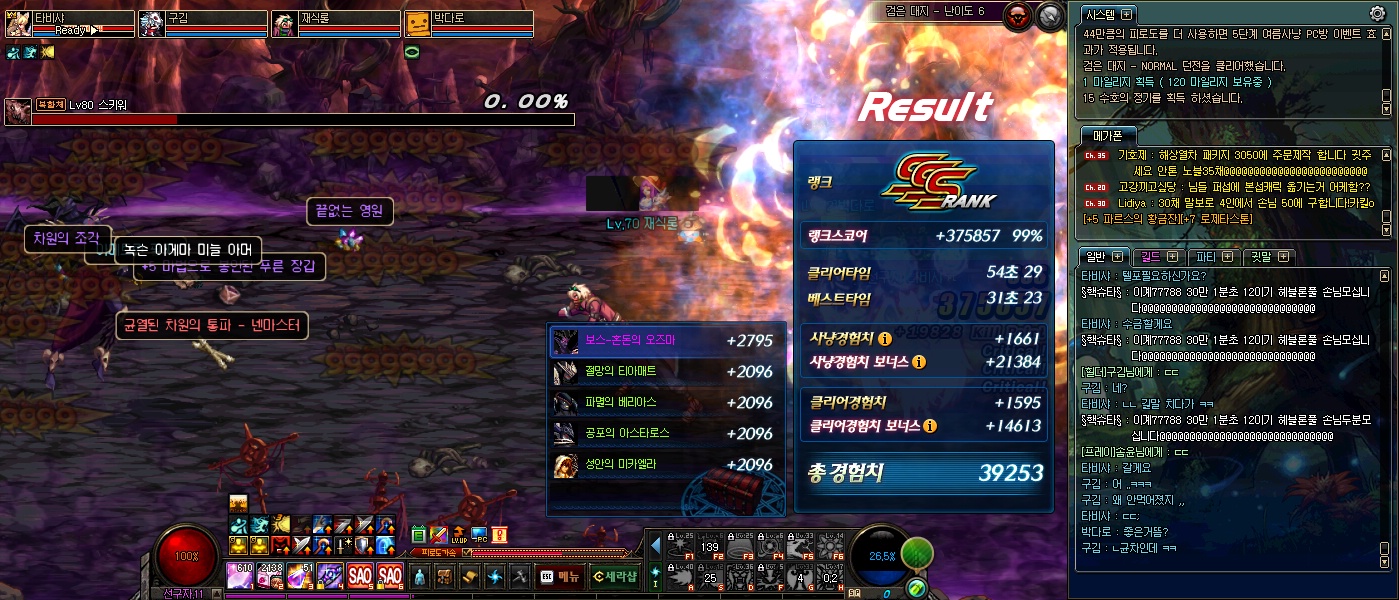Select party member 박다로's portrait frame

pyautogui.click(x=418, y=24)
